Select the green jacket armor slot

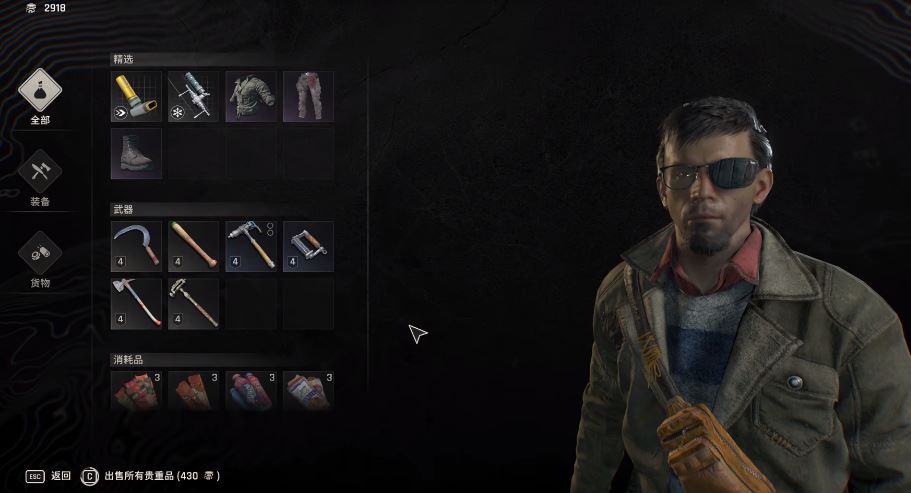(x=251, y=97)
